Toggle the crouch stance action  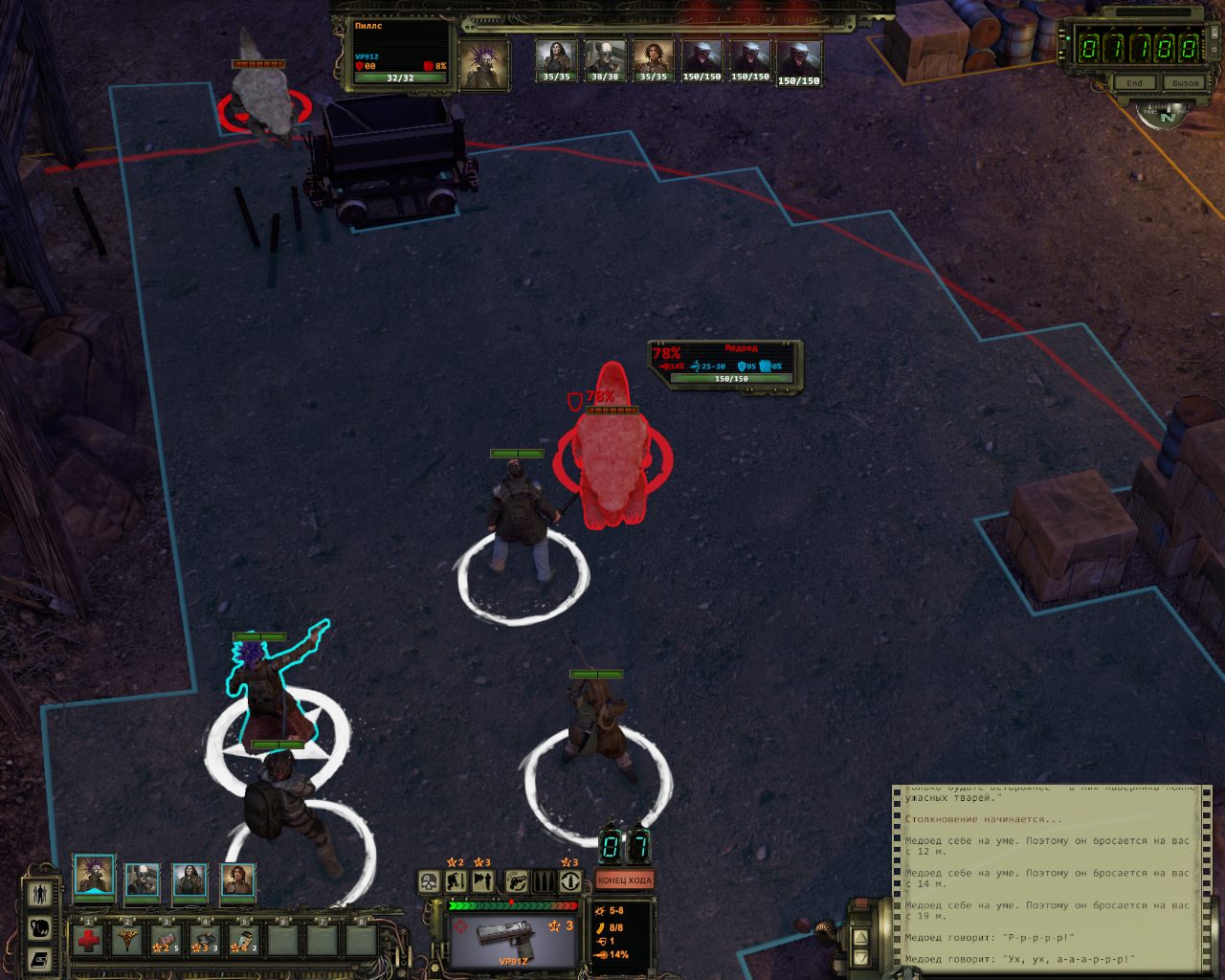click(457, 881)
